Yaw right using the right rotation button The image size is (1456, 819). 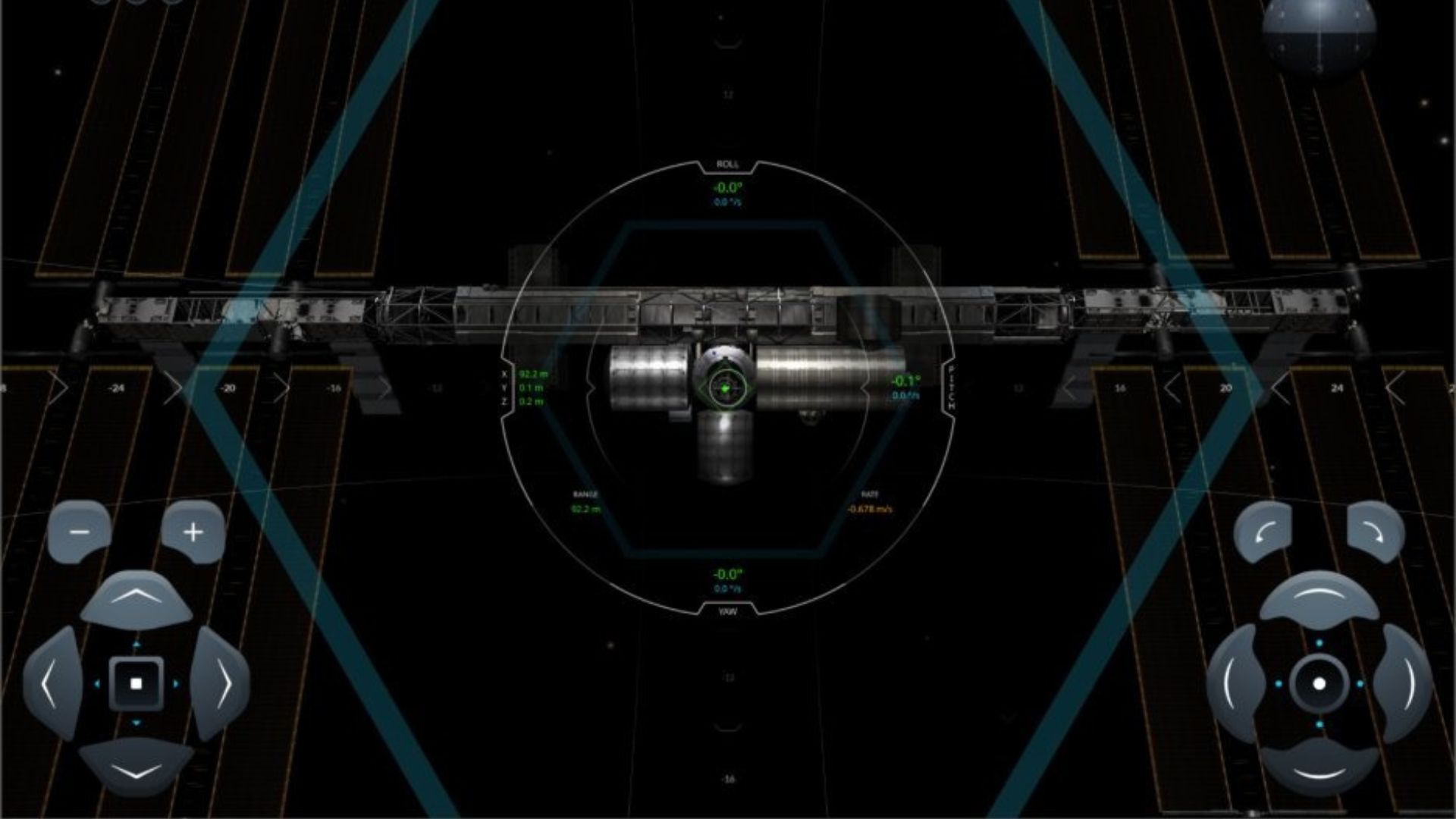(x=1404, y=684)
